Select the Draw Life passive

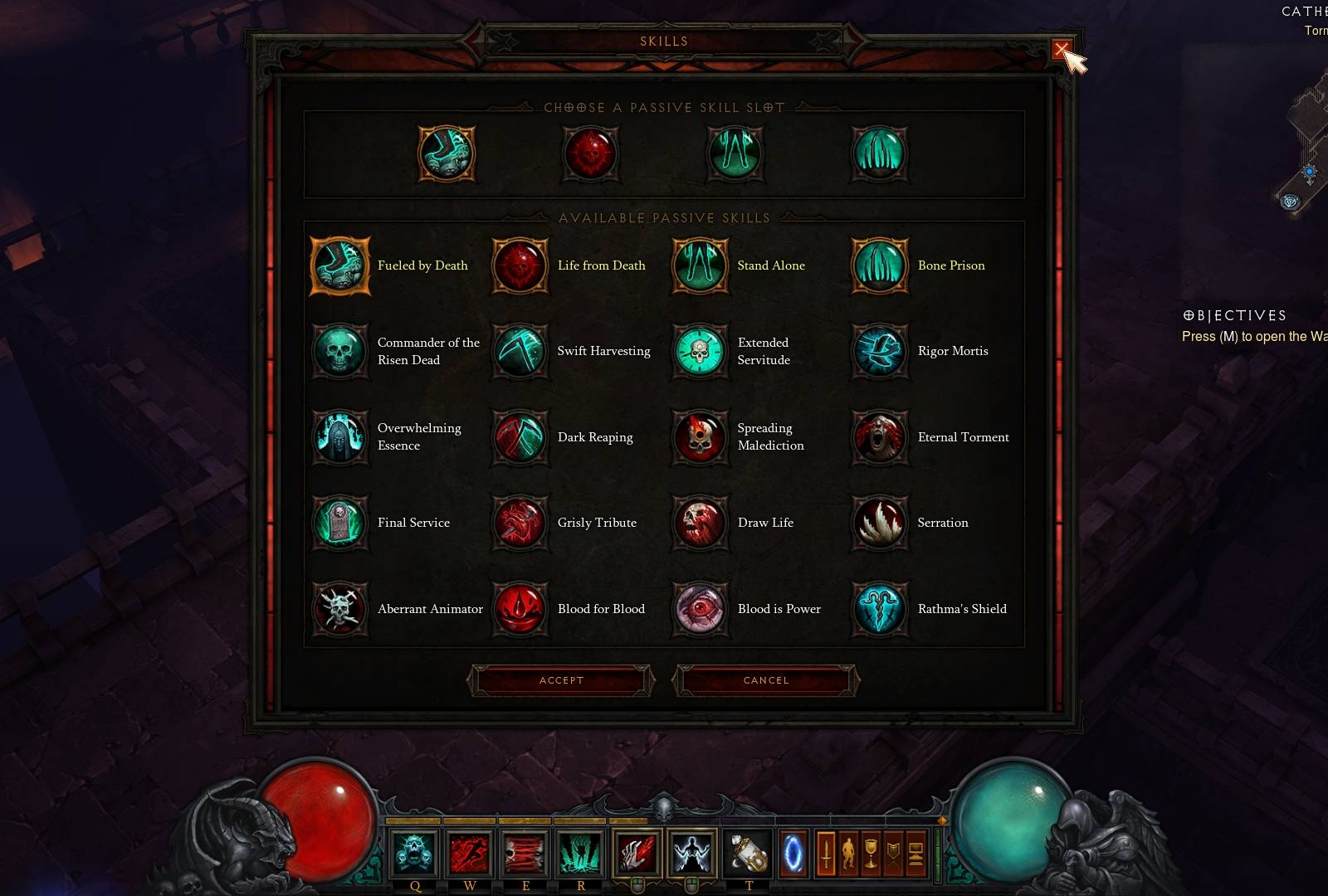700,523
